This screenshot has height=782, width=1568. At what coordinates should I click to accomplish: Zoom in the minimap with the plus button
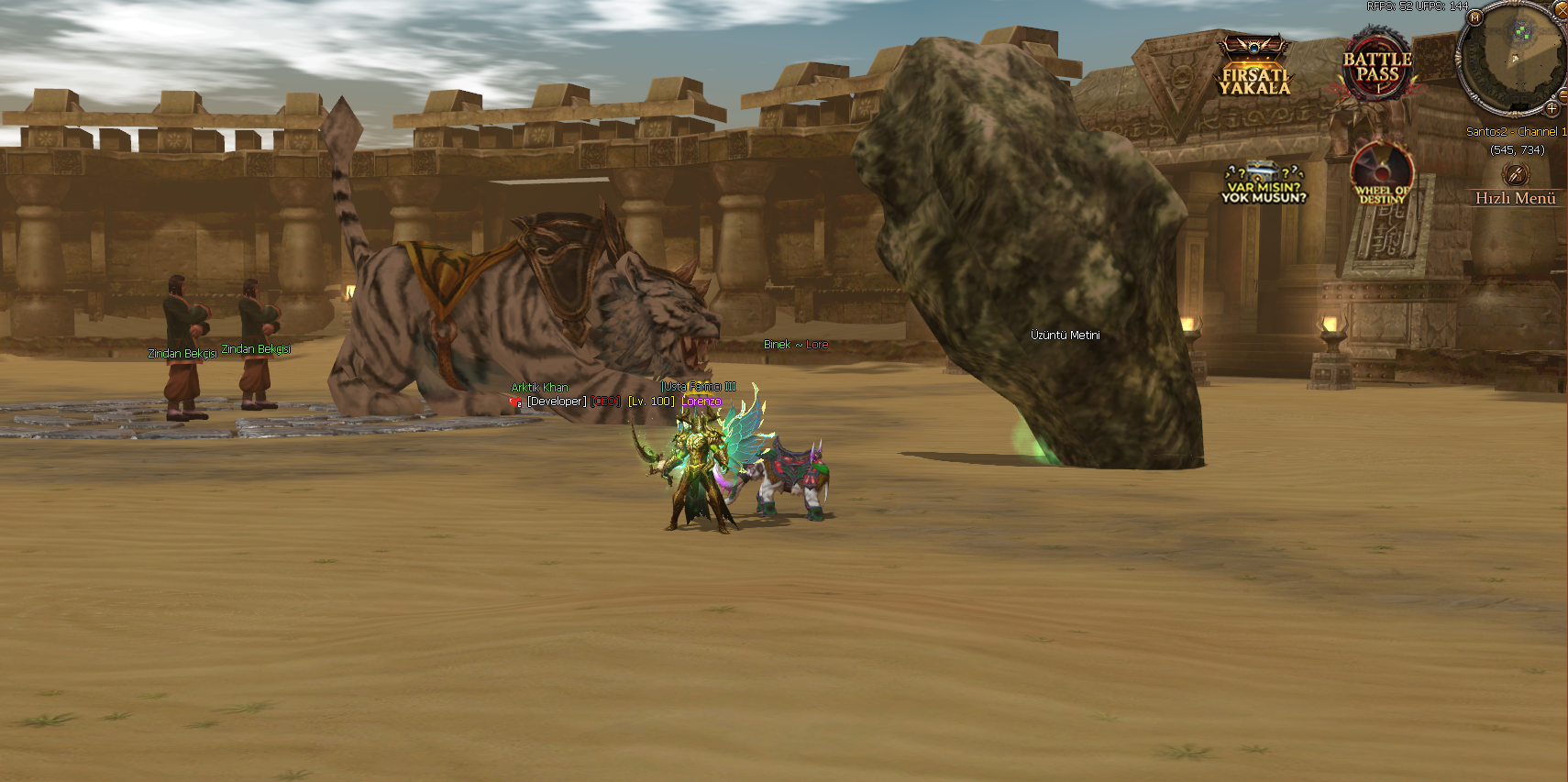tap(1551, 108)
